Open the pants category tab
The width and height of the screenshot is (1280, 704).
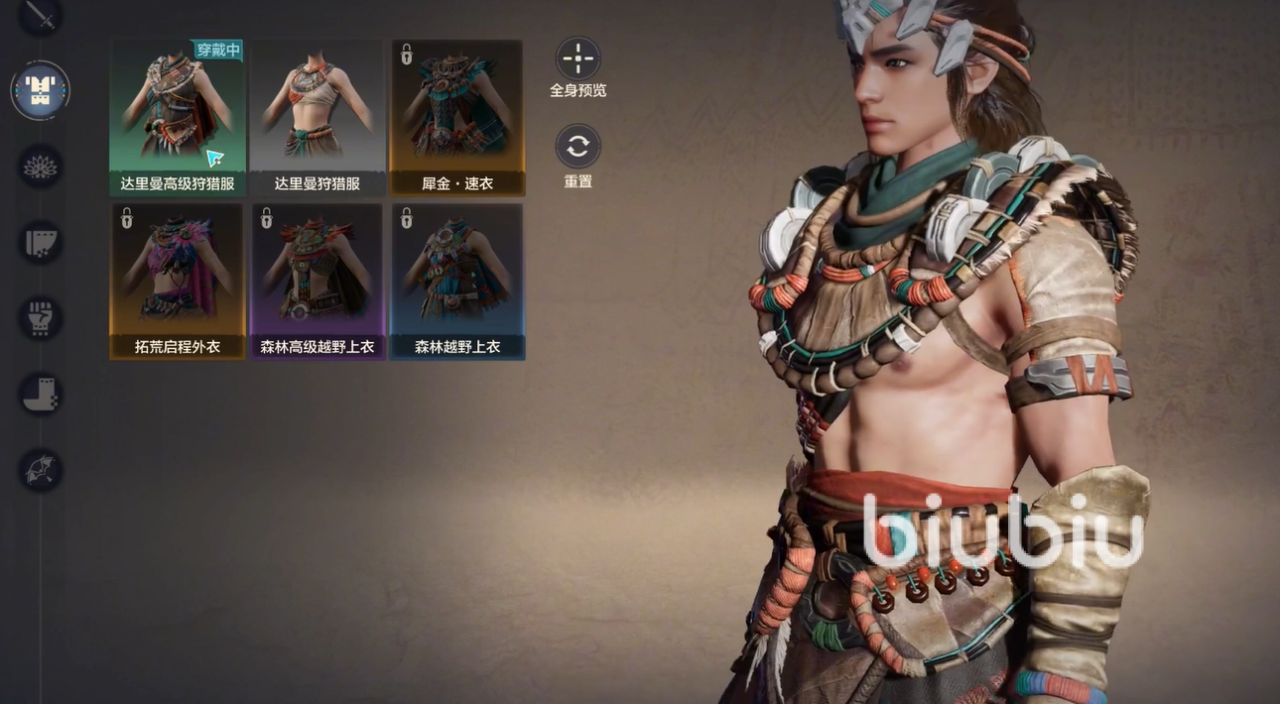[41, 242]
